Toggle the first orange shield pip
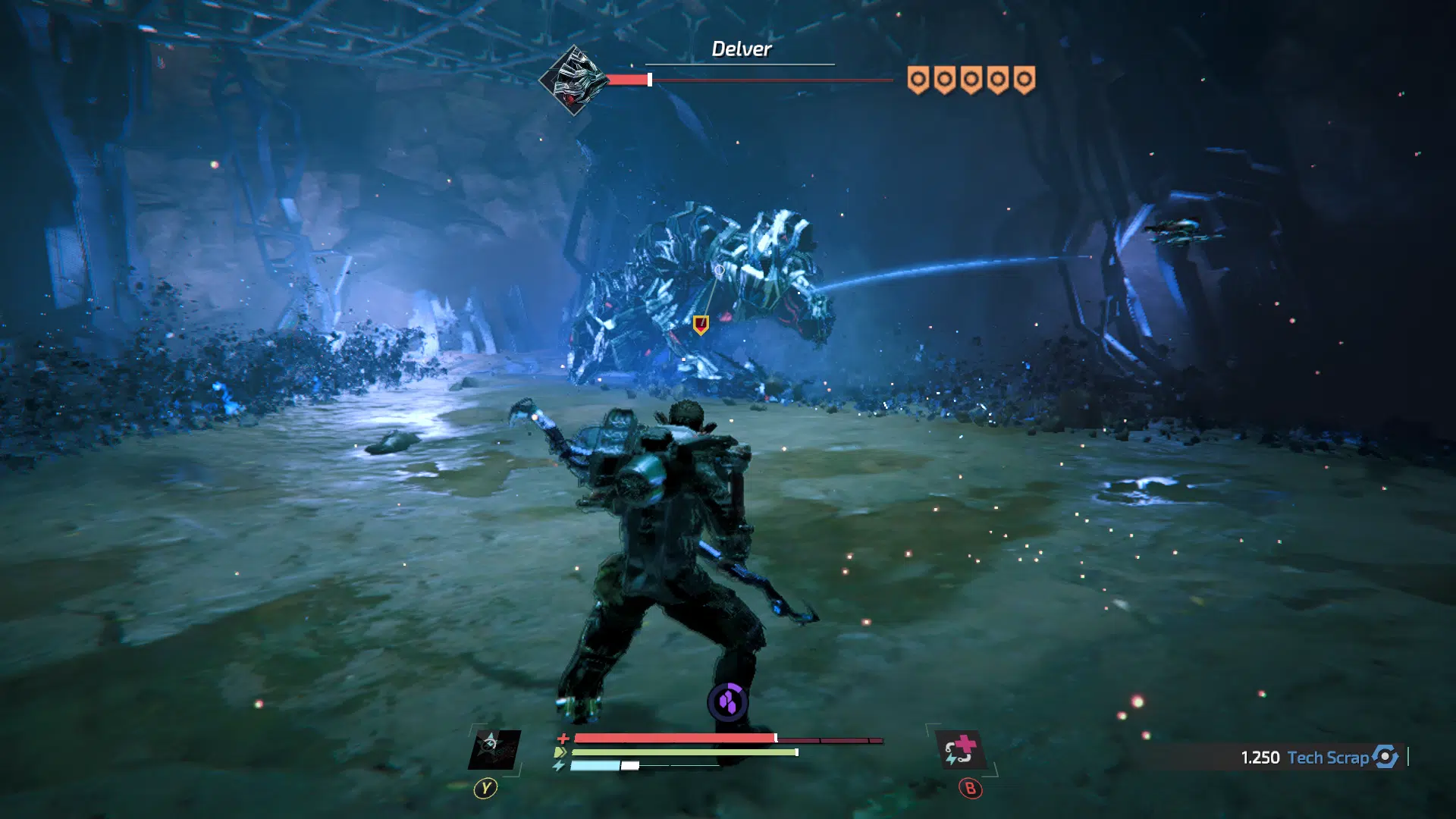 coord(917,79)
